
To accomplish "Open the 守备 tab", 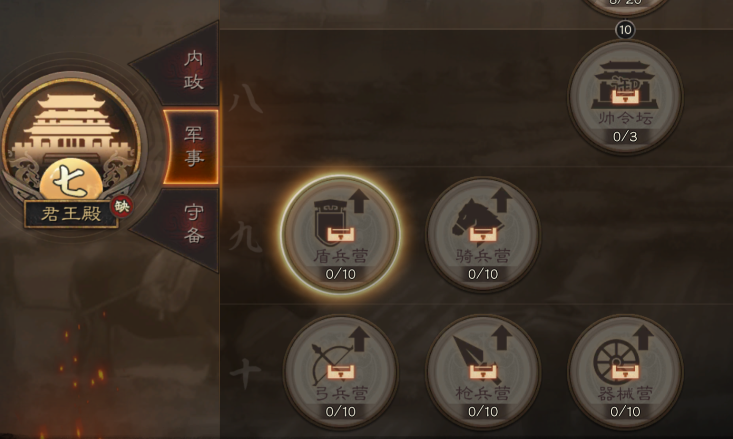I will pyautogui.click(x=194, y=223).
